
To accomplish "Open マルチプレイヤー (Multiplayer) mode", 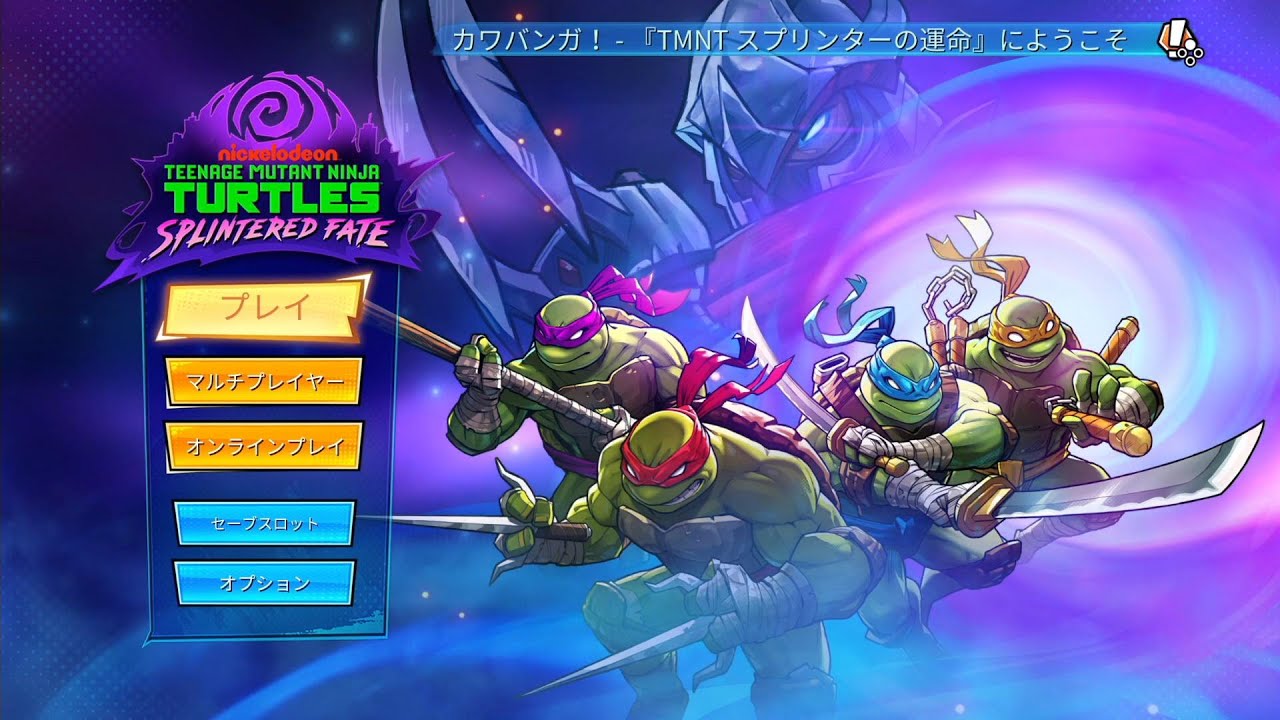I will (264, 379).
